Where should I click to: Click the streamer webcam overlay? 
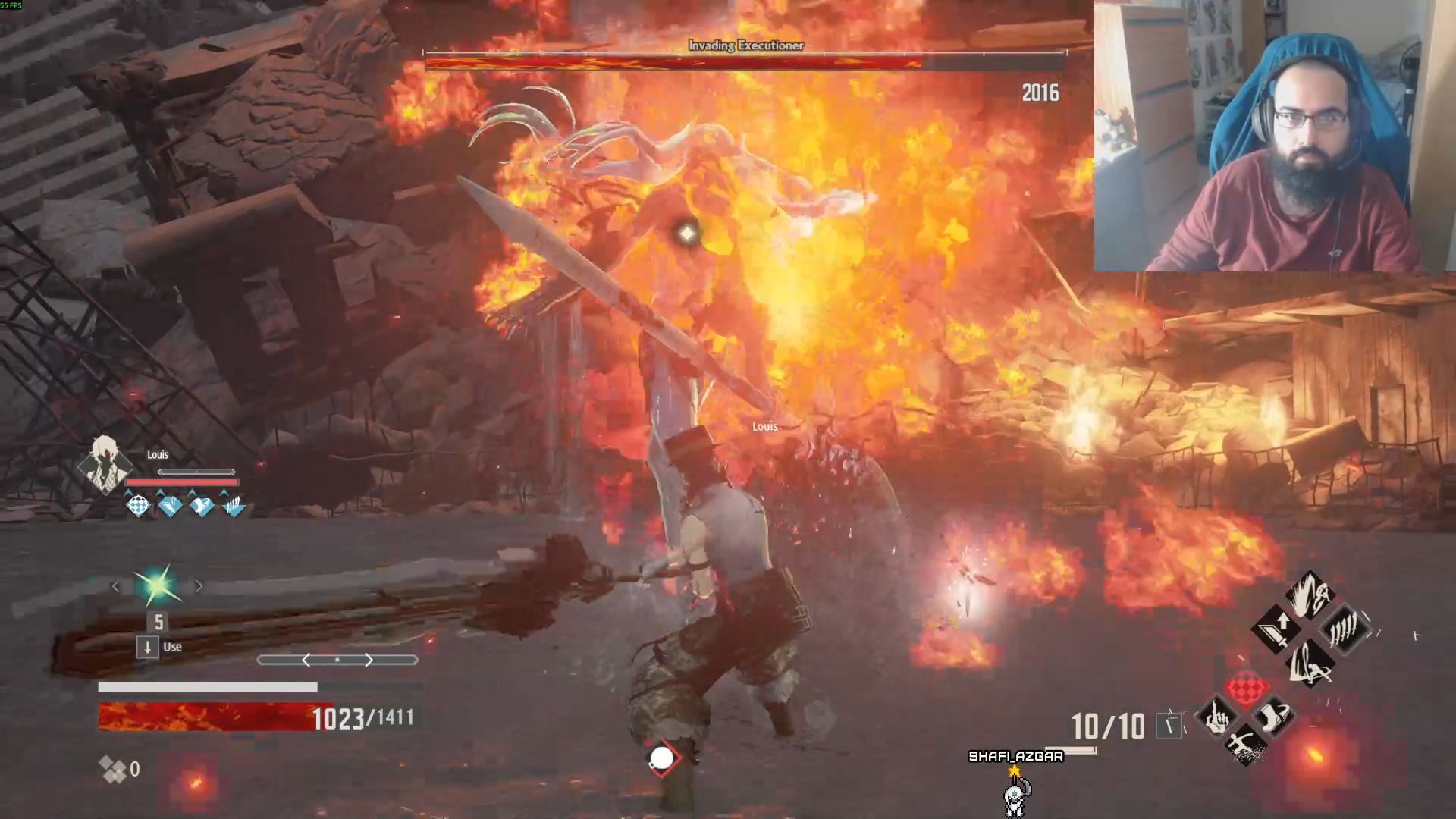[1274, 136]
